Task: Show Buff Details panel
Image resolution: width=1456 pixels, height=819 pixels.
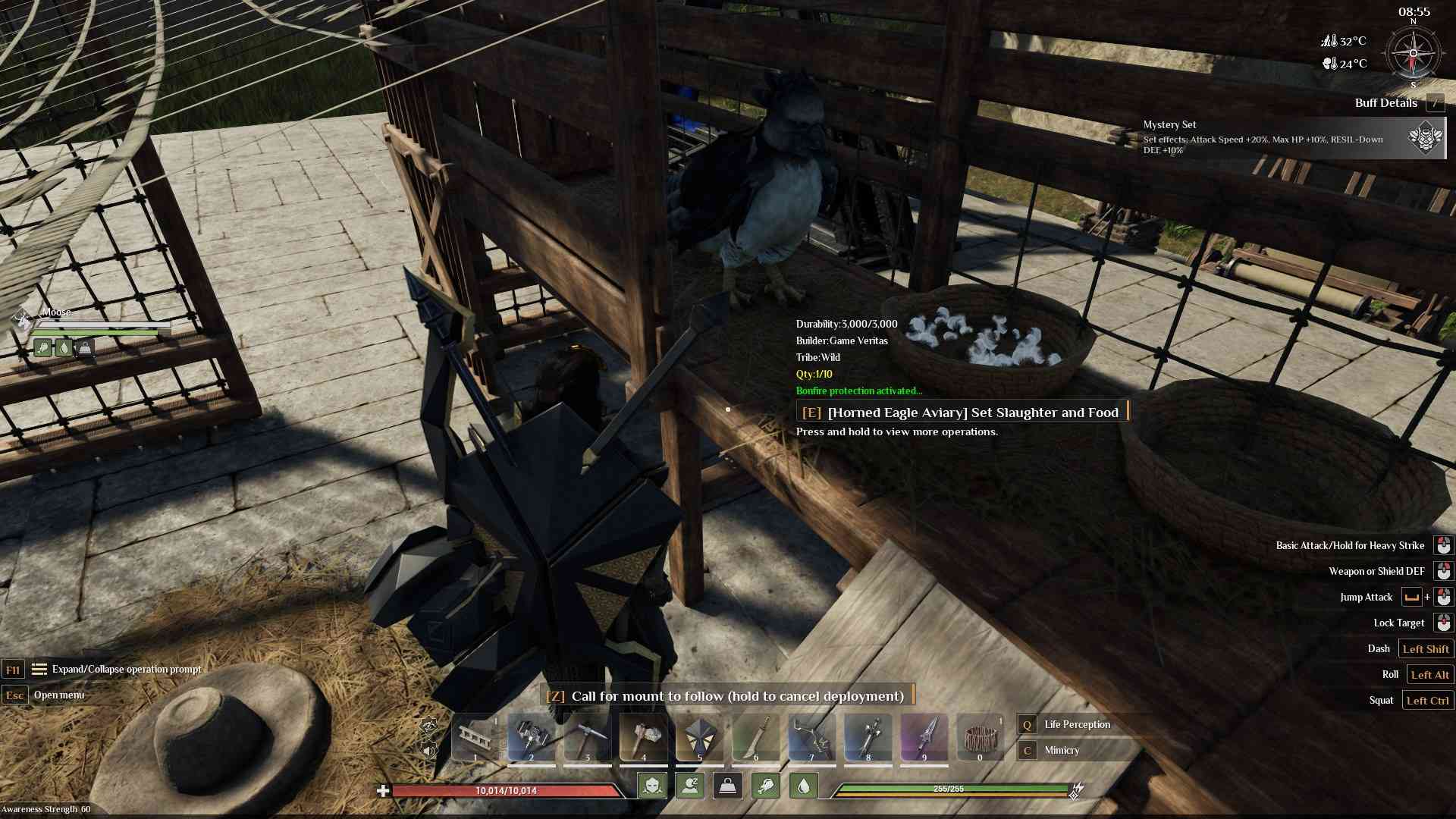Action: [x=1386, y=103]
